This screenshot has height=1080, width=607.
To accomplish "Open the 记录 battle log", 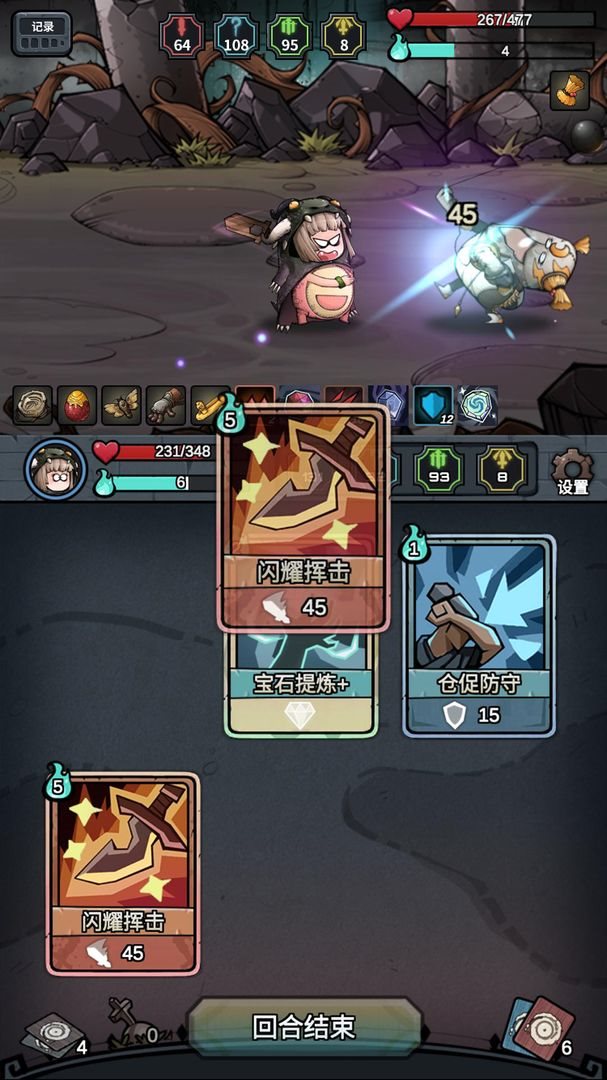I will coord(42,33).
